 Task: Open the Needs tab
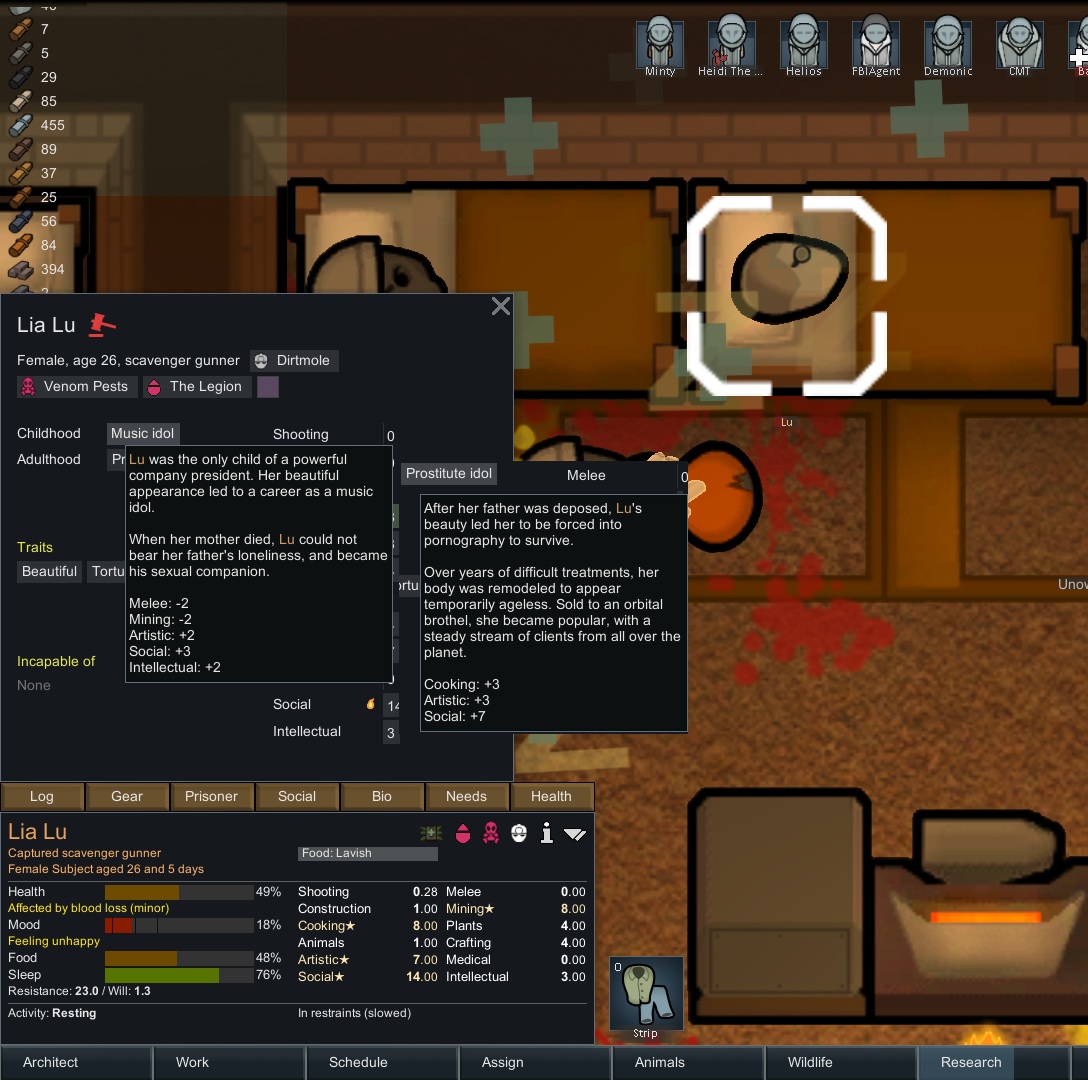point(466,796)
